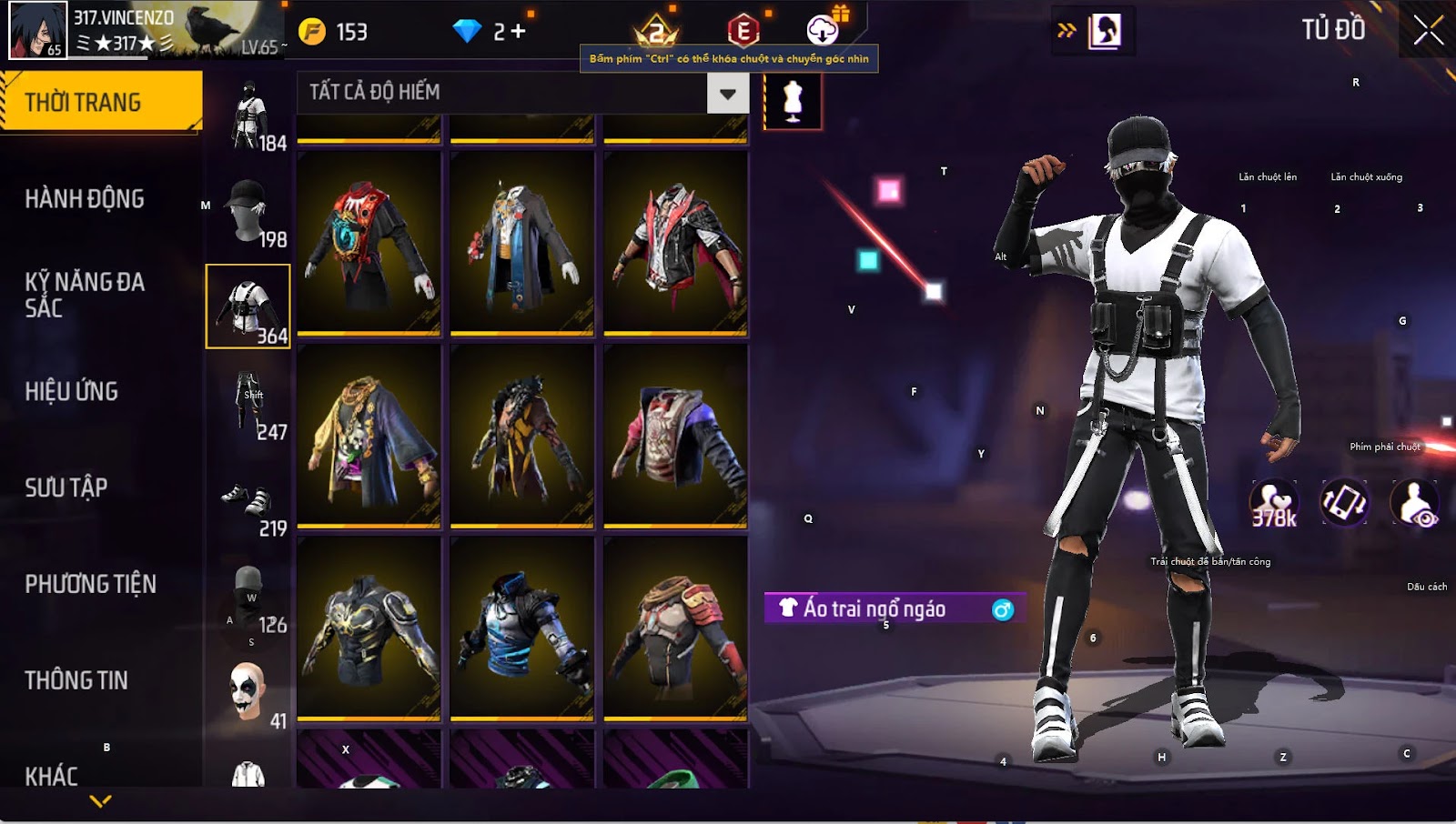Click the white mannequin icon button
Image resolution: width=1456 pixels, height=824 pixels.
click(x=793, y=100)
